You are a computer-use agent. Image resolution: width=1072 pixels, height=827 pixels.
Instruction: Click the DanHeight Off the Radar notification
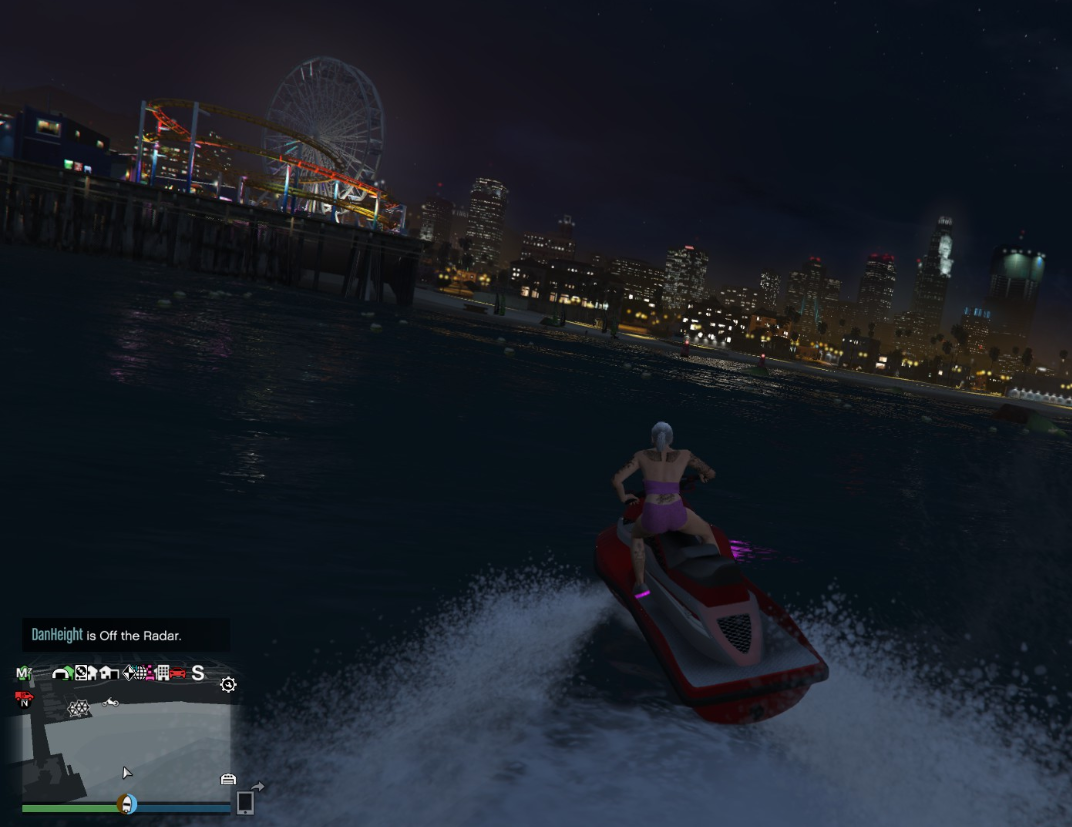click(x=126, y=635)
